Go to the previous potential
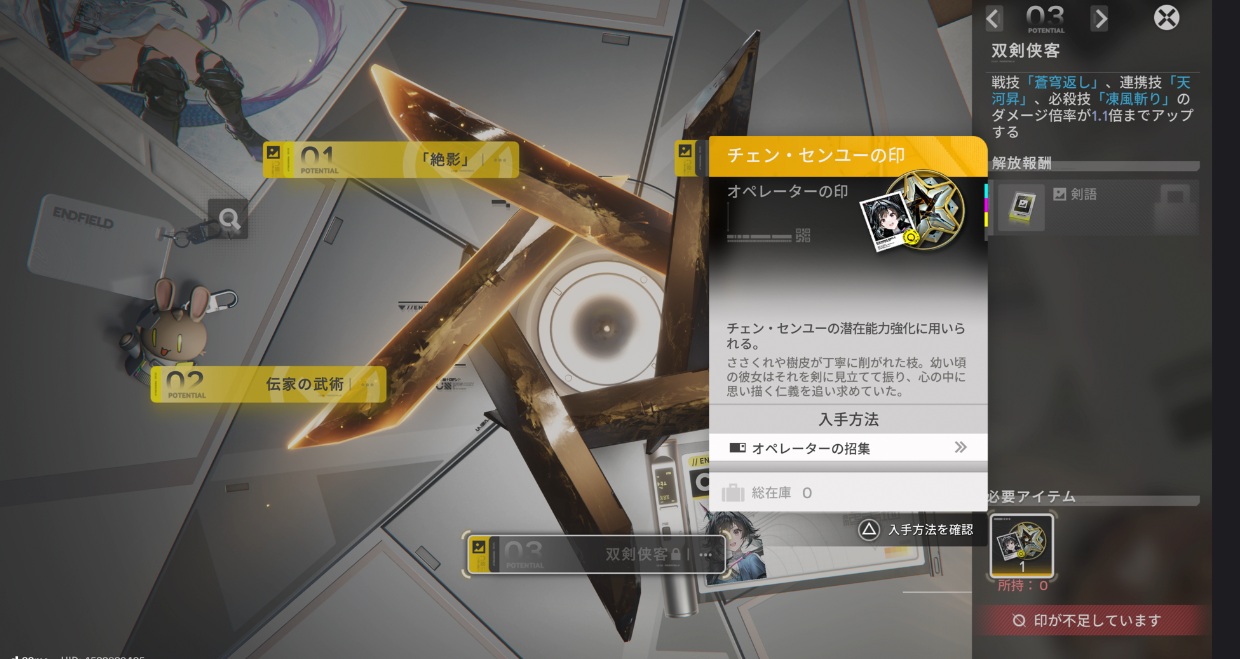Viewport: 1240px width, 659px height. [x=993, y=18]
